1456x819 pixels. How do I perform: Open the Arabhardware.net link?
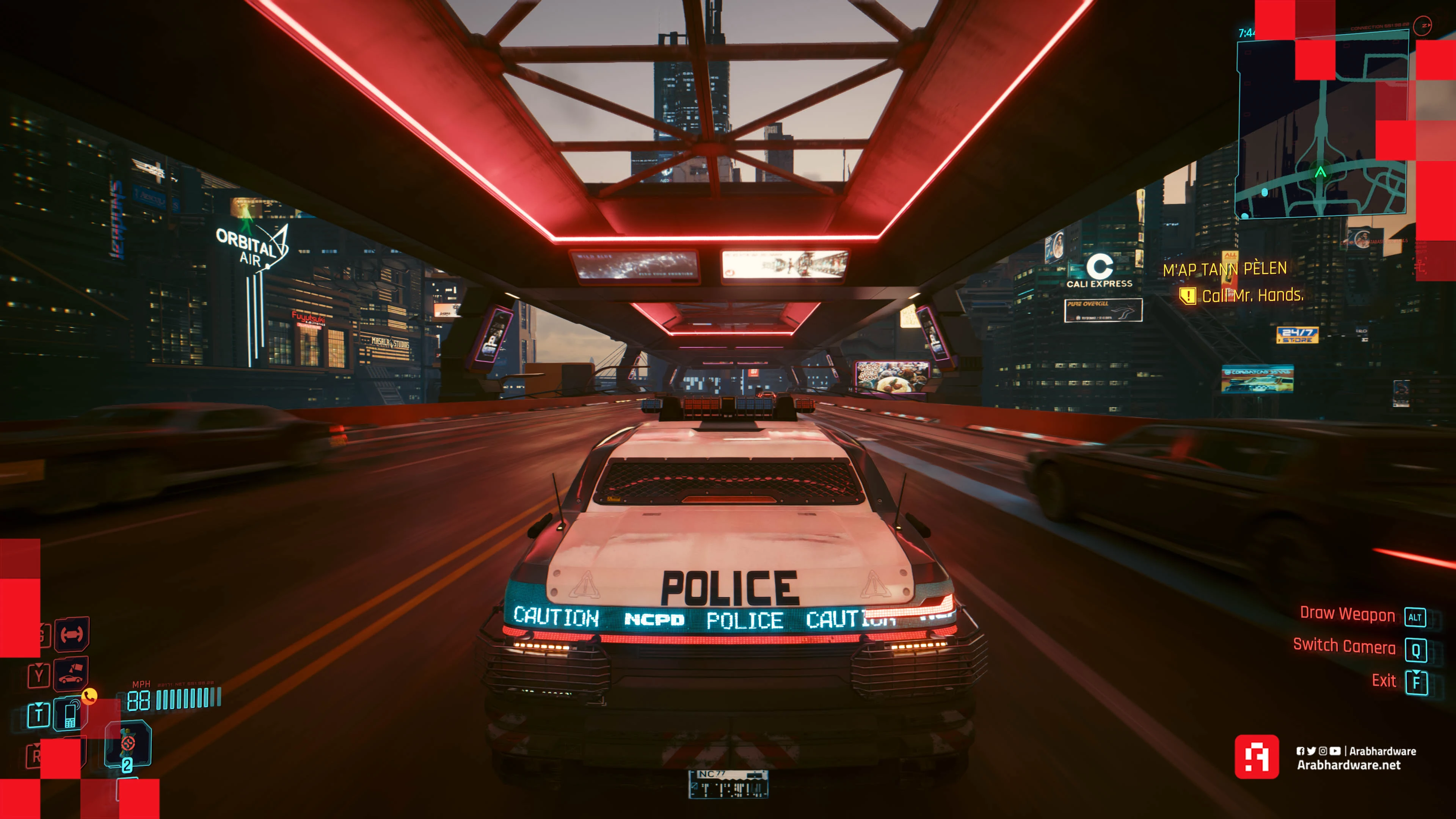1348,765
